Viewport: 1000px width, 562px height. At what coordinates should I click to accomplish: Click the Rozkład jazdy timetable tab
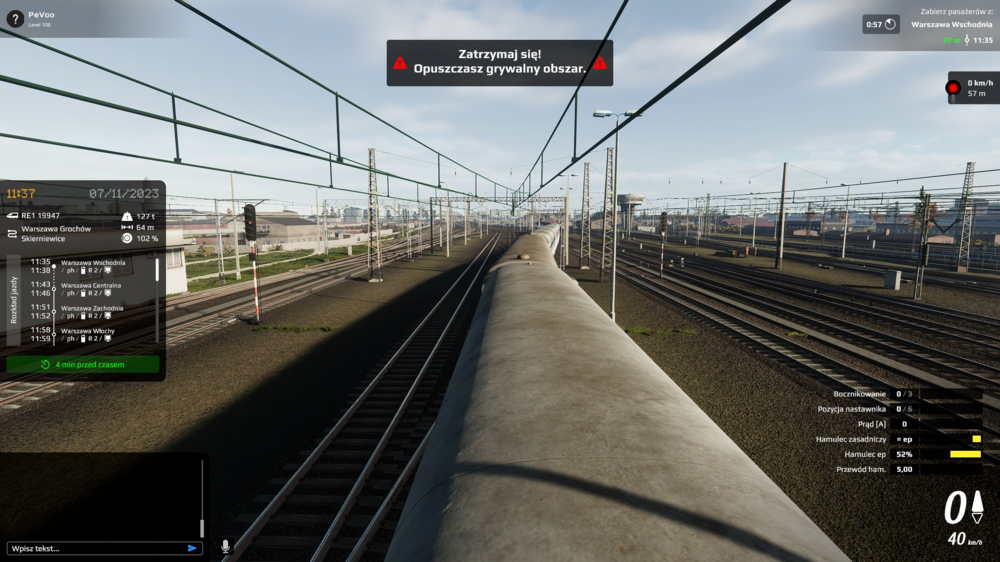13,300
